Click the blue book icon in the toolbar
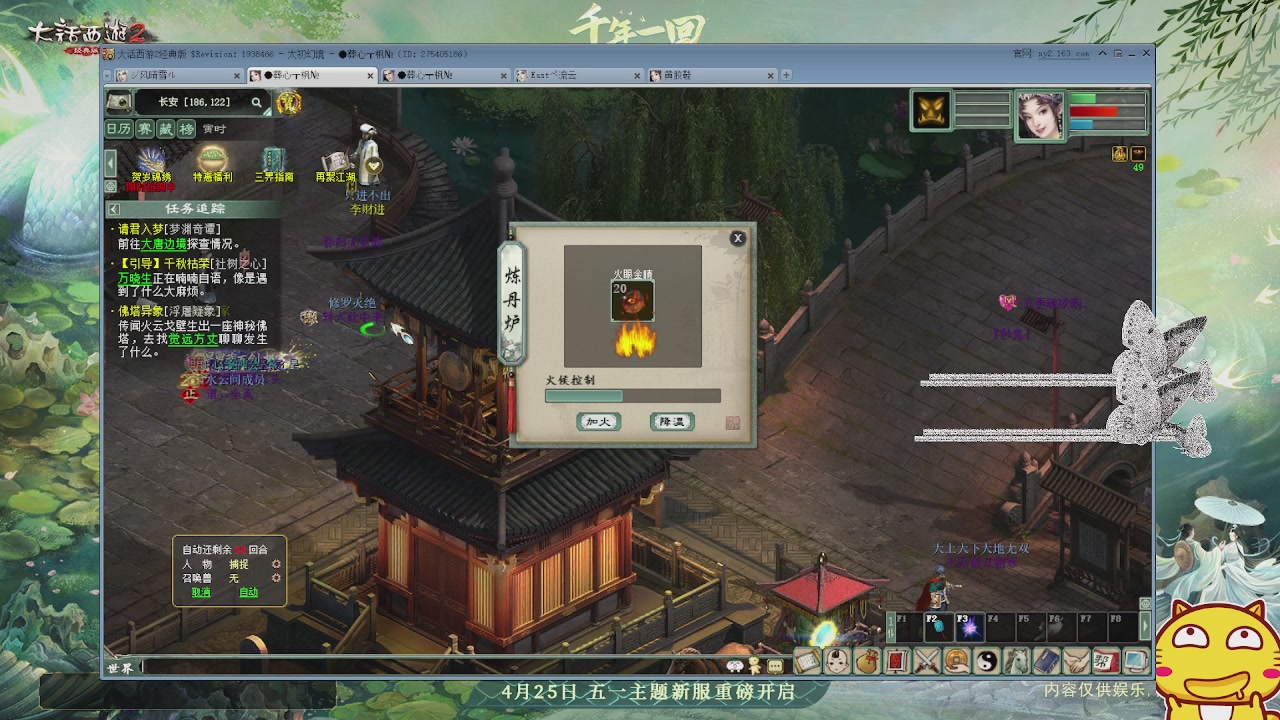This screenshot has height=720, width=1280. [x=1046, y=661]
